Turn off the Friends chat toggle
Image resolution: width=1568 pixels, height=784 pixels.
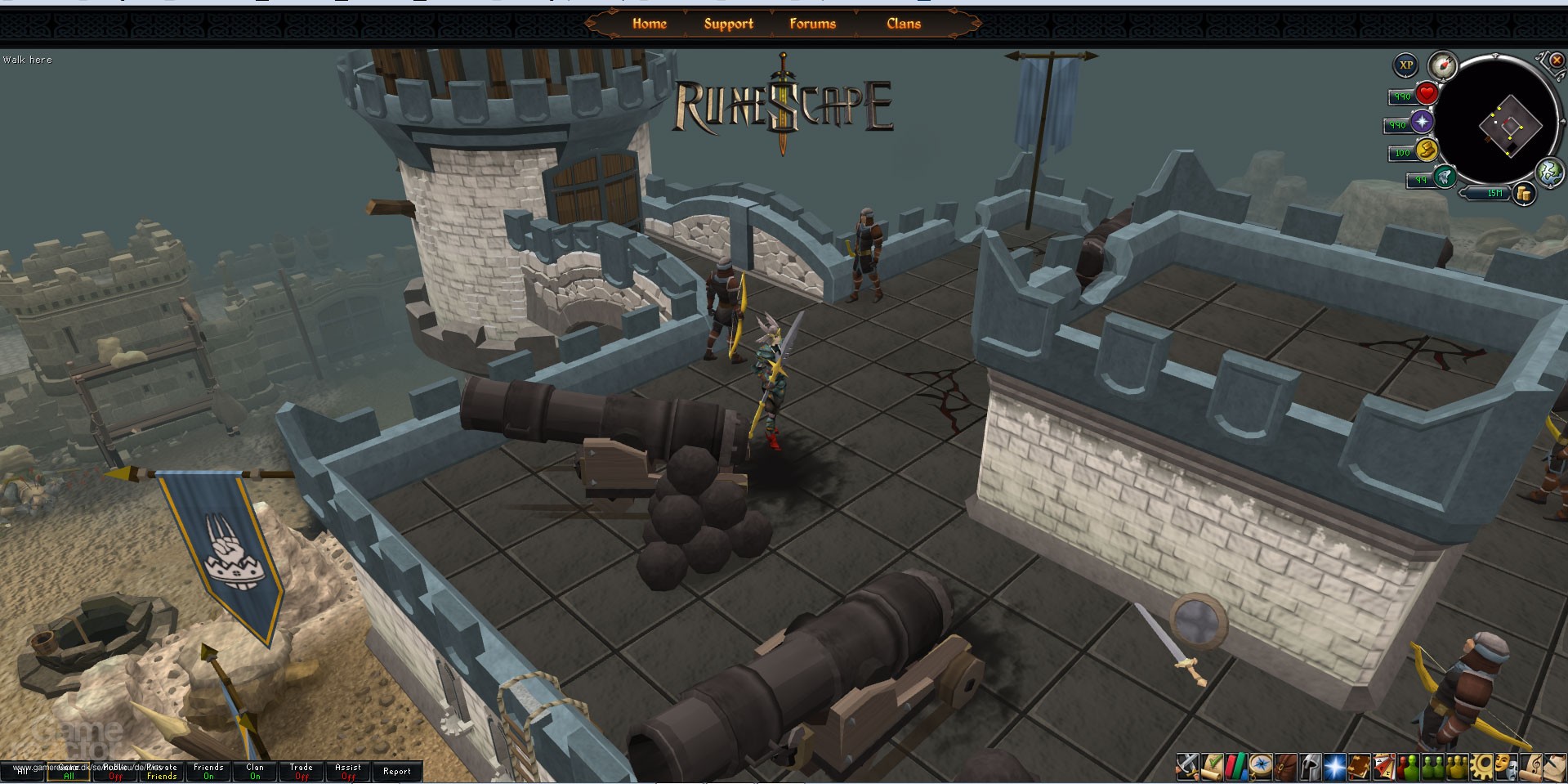click(209, 772)
